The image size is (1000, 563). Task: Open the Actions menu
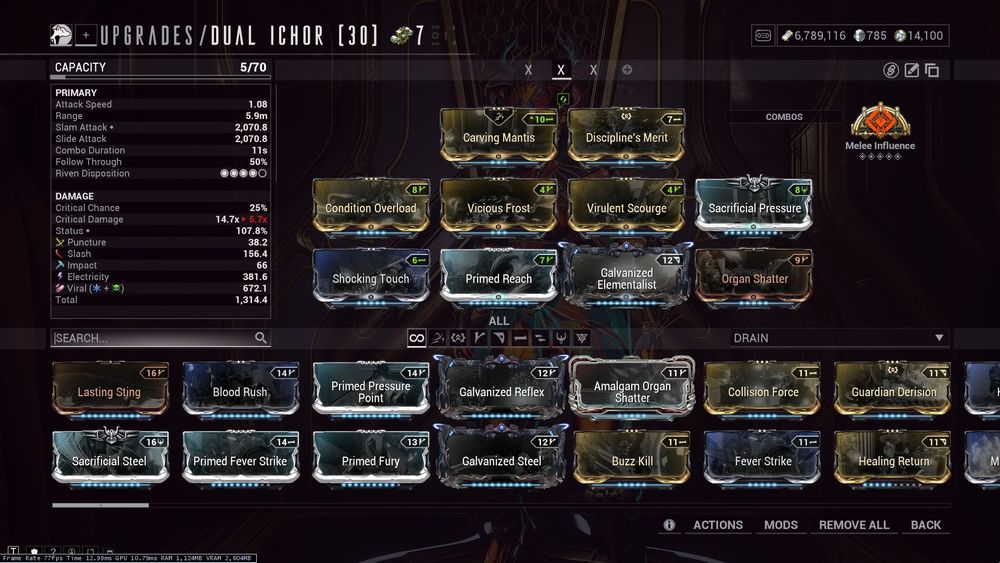point(718,525)
